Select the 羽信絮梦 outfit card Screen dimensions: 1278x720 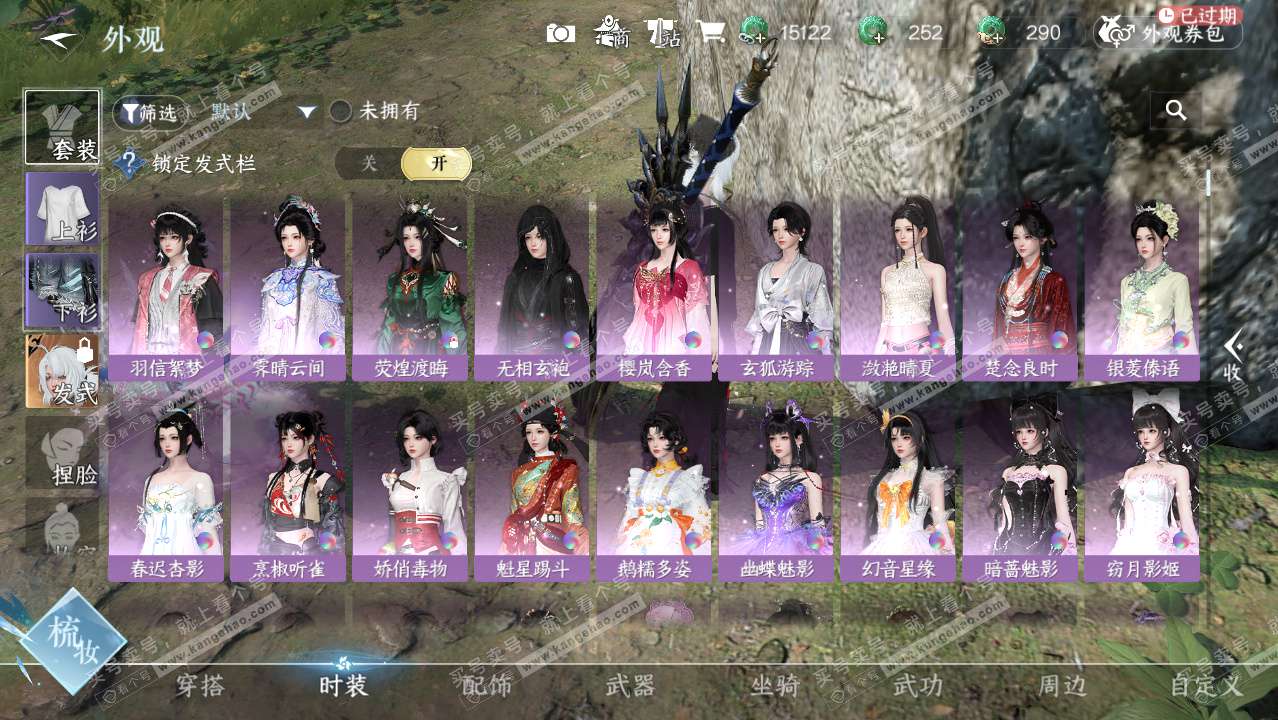pos(166,290)
